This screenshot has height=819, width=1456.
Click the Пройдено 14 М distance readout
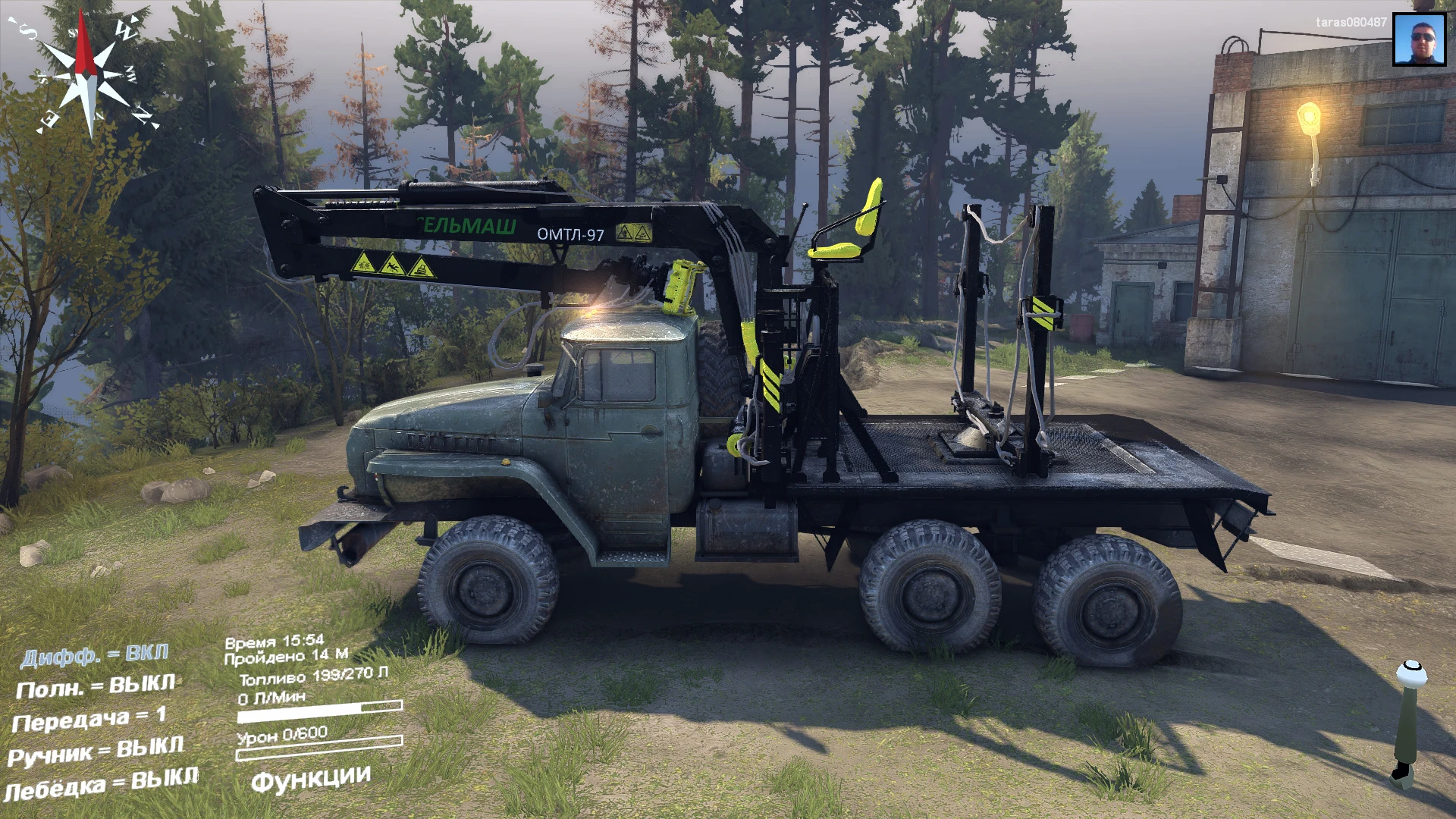pos(287,658)
